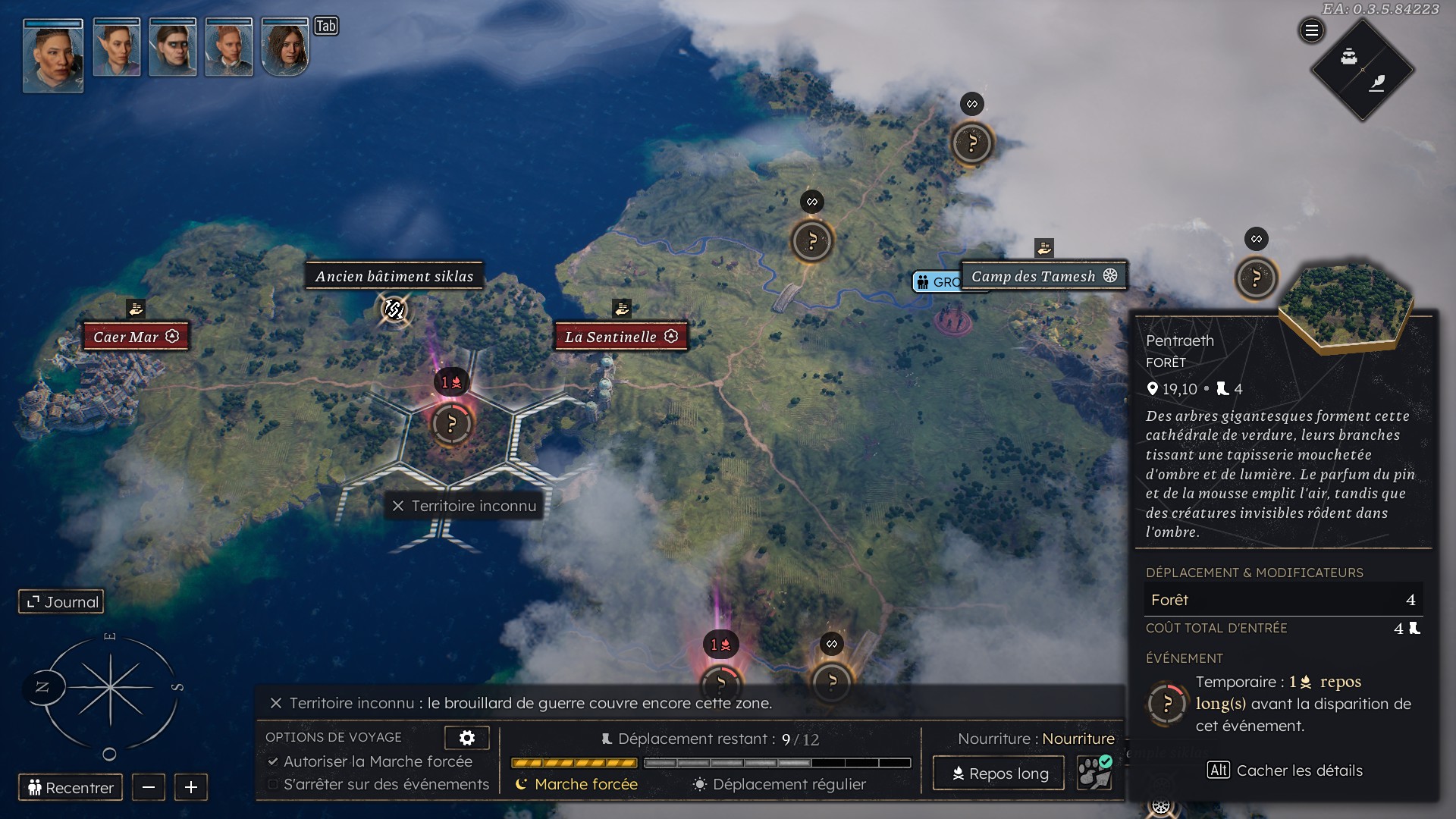This screenshot has height=819, width=1456.
Task: Select the Caer Mar city label
Action: pyautogui.click(x=135, y=337)
